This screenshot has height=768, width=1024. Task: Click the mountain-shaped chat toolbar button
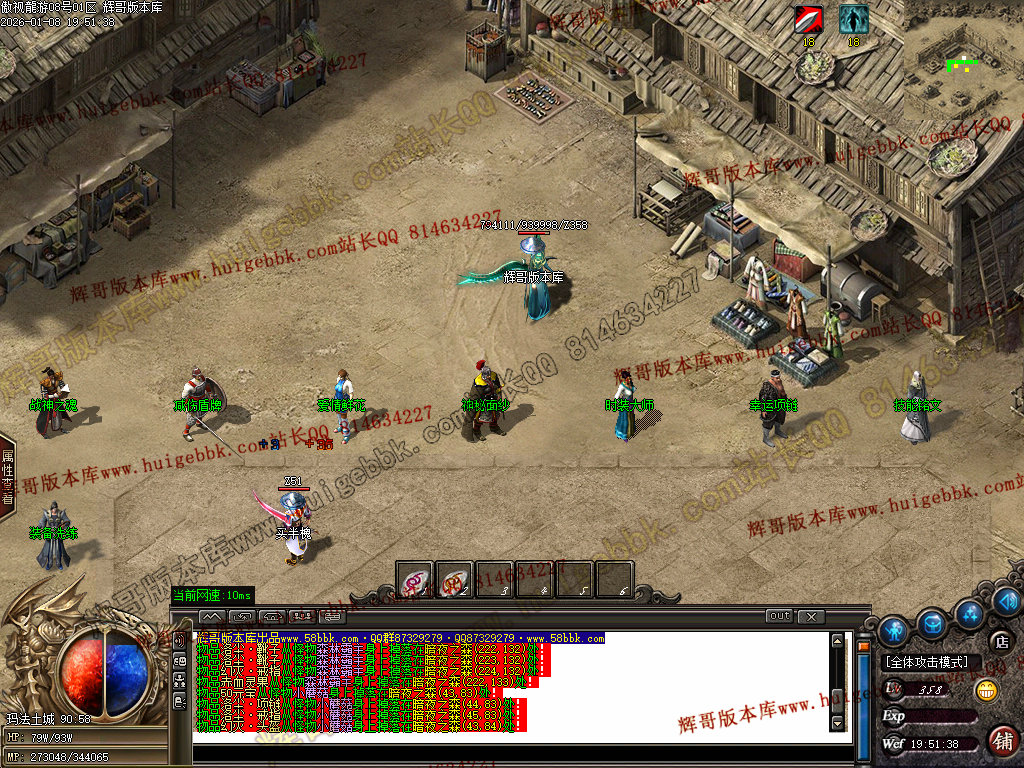point(212,616)
